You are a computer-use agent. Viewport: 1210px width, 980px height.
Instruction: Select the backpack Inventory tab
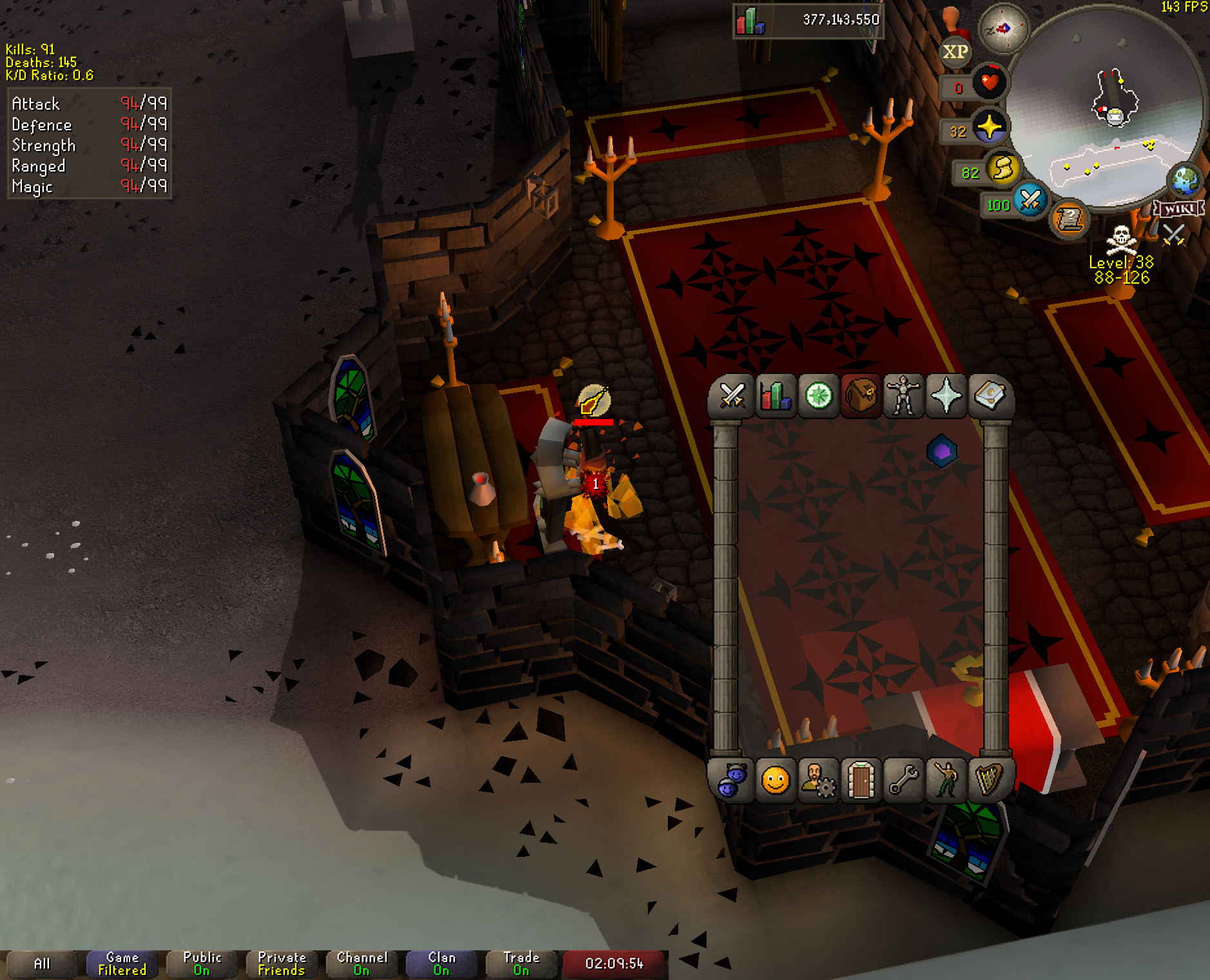(861, 395)
